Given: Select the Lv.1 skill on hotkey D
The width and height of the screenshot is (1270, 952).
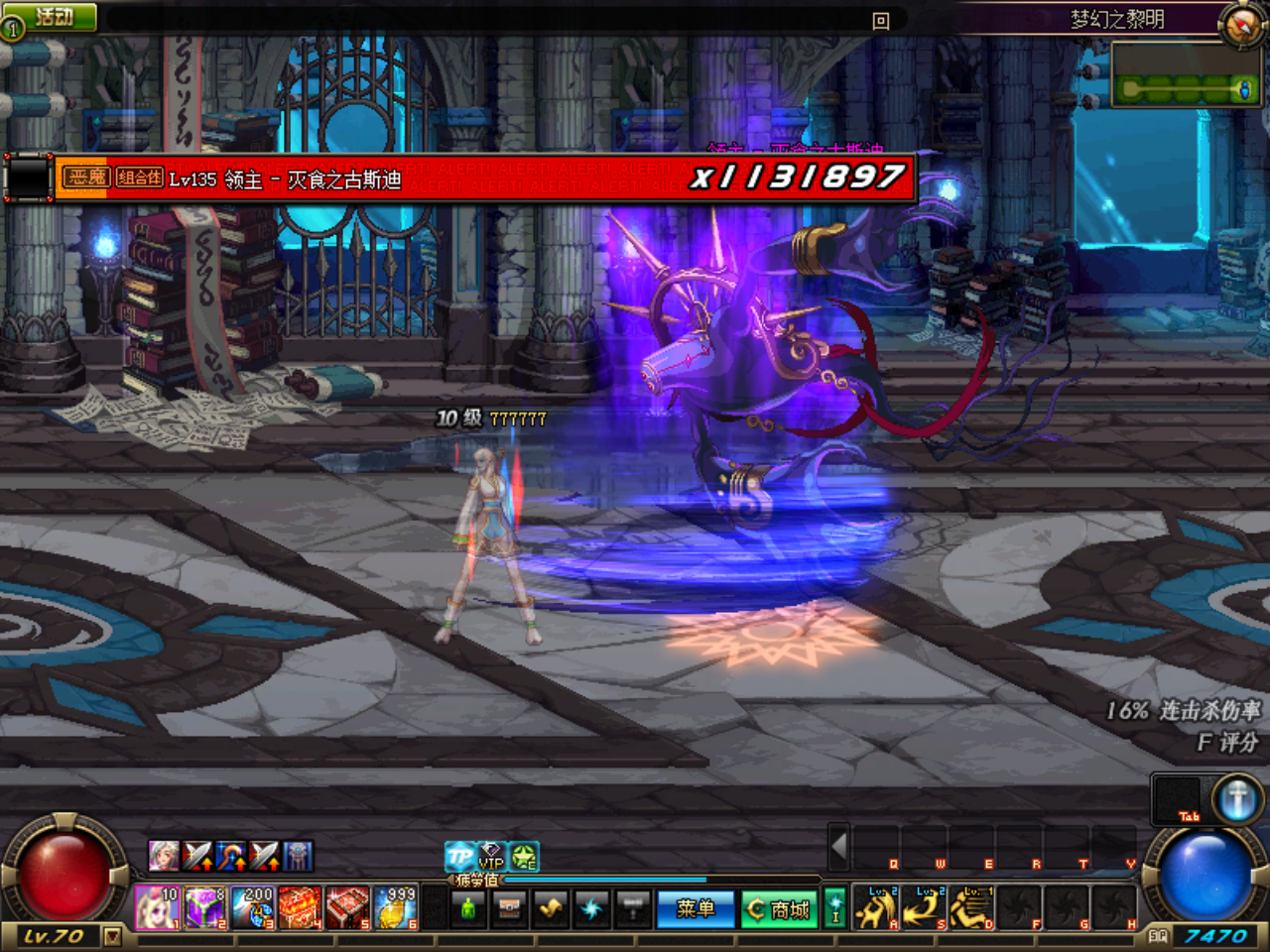Looking at the screenshot, I should click(971, 909).
